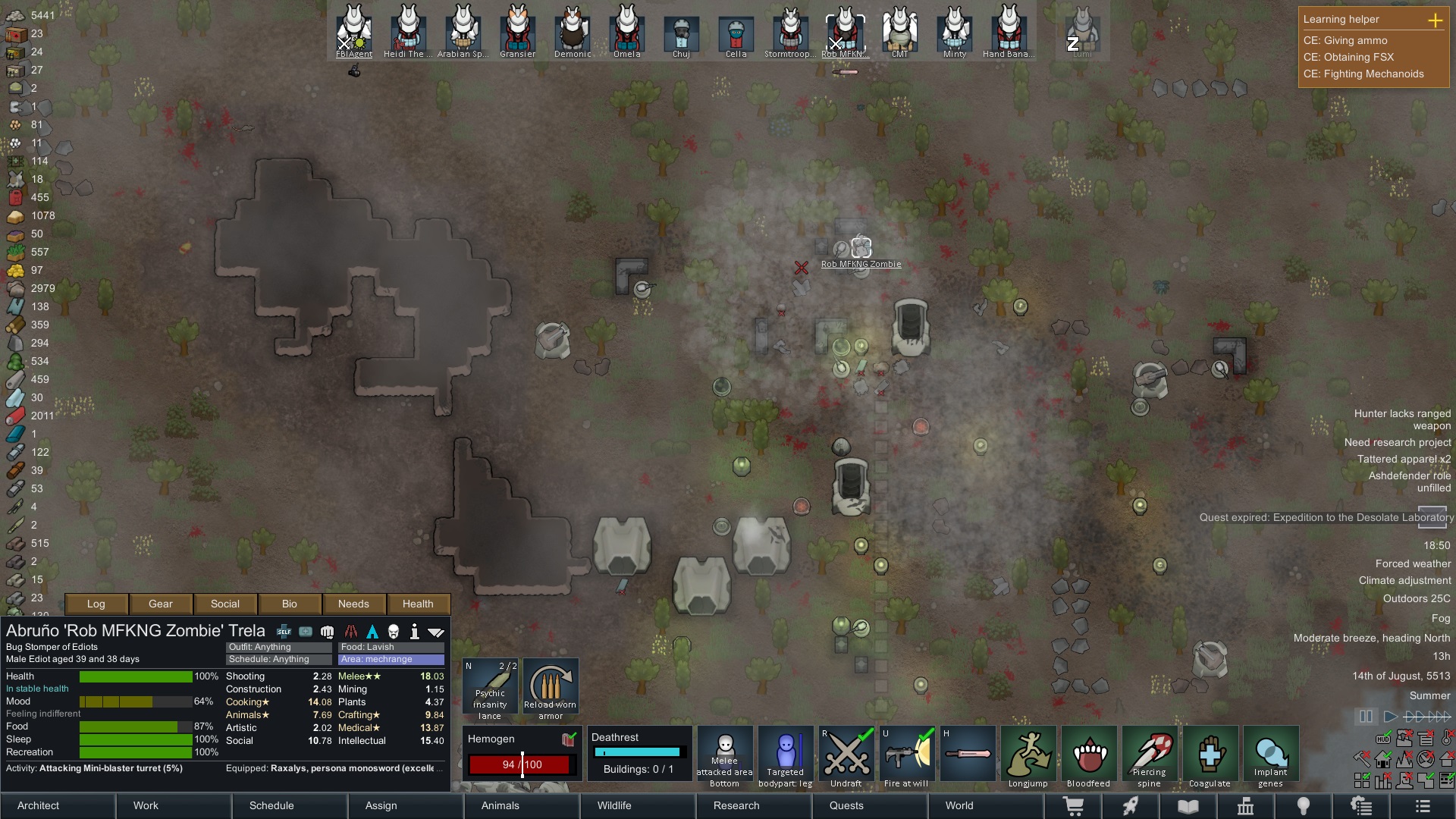The height and width of the screenshot is (819, 1456).
Task: Collapse the pawn info panel via chevron
Action: point(437,631)
